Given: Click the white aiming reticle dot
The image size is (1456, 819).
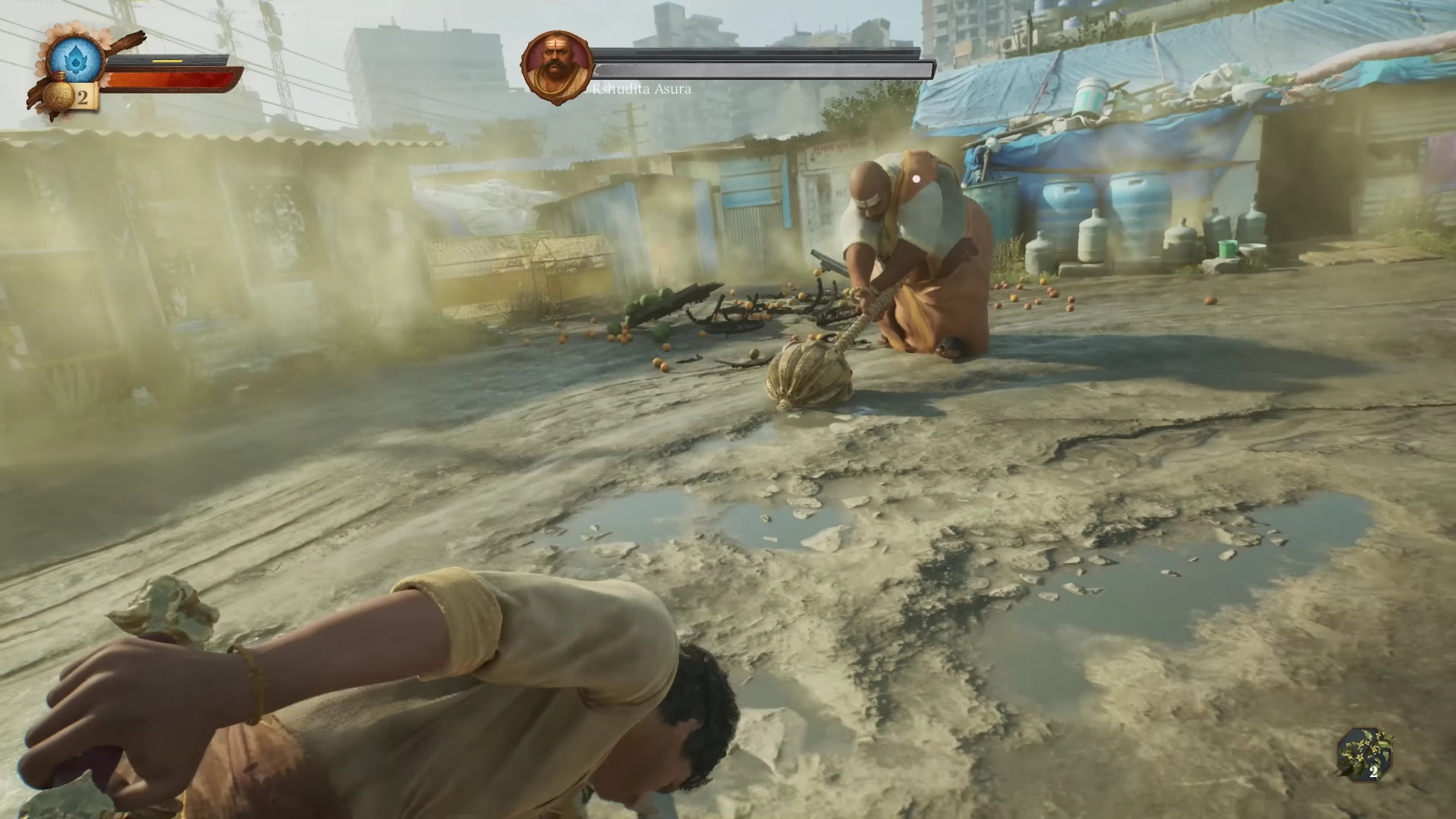Looking at the screenshot, I should click(x=917, y=177).
